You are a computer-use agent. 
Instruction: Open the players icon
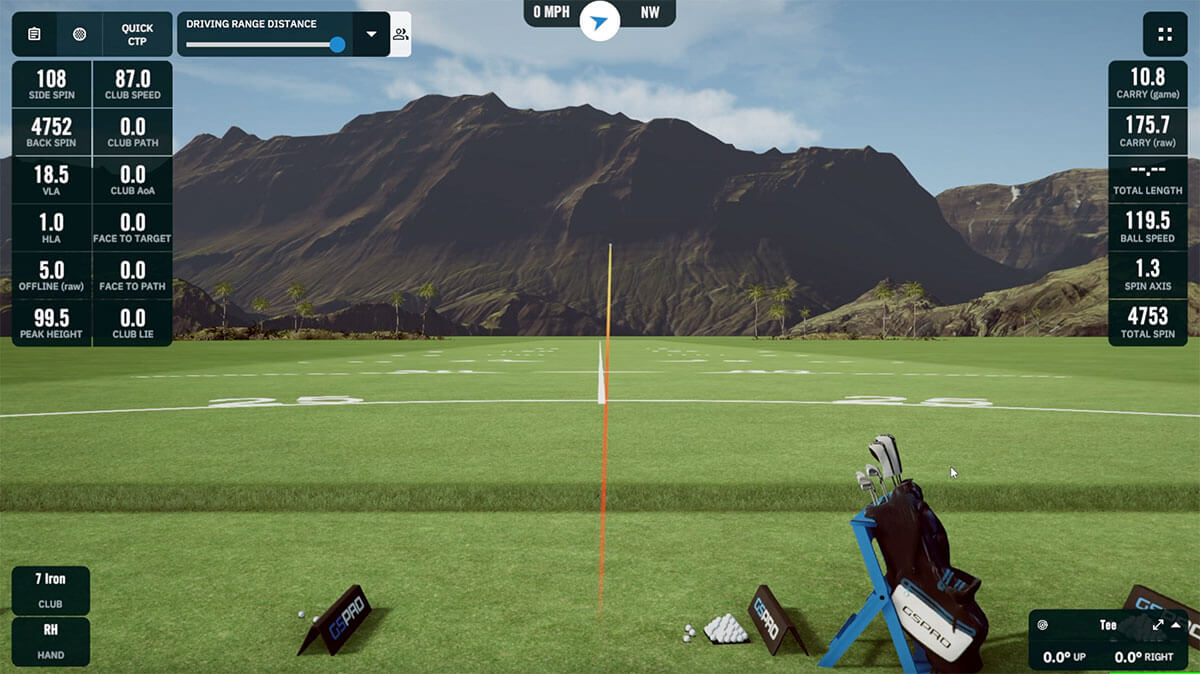point(400,34)
